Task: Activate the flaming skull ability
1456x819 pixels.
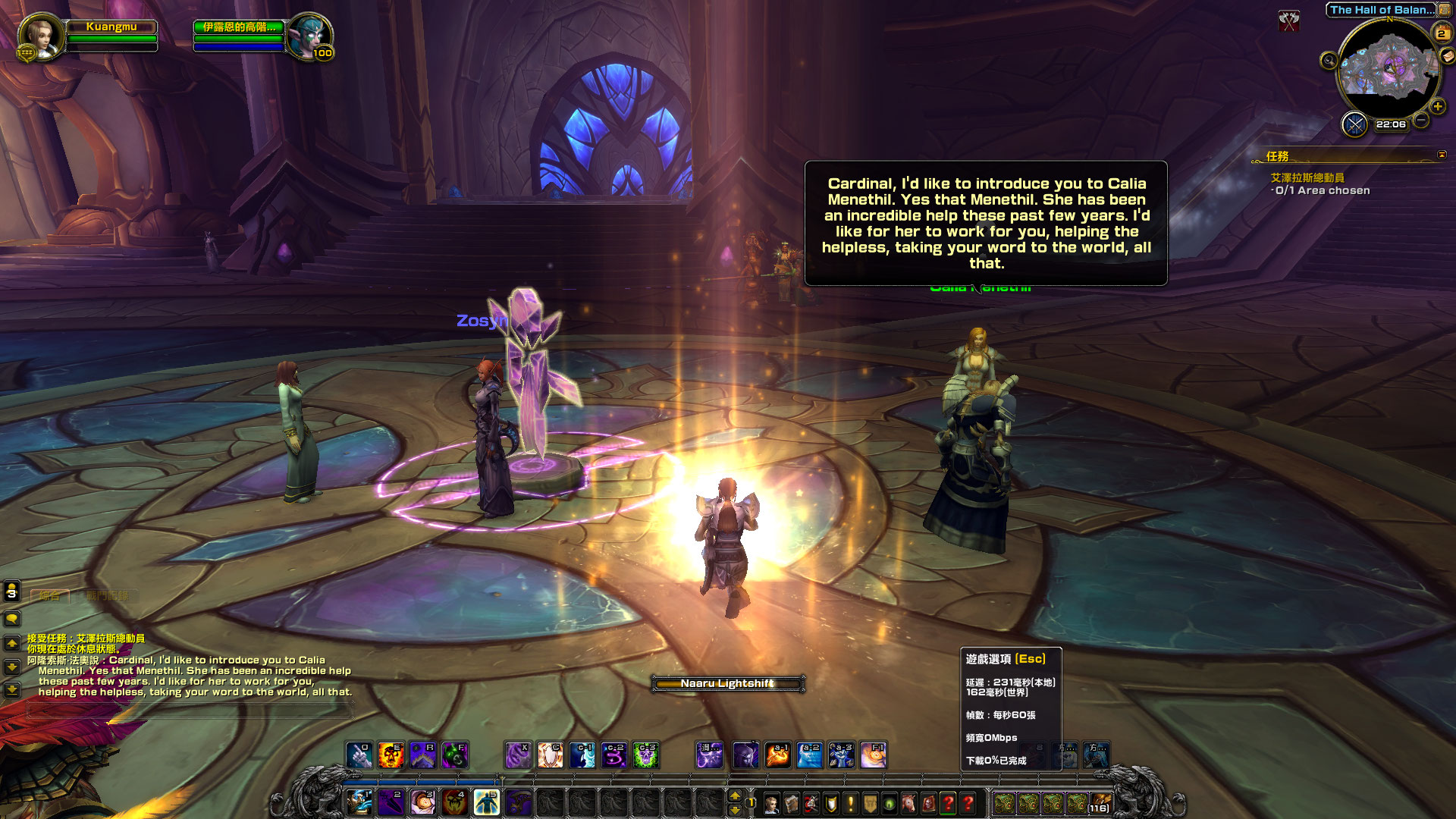Action: click(391, 755)
